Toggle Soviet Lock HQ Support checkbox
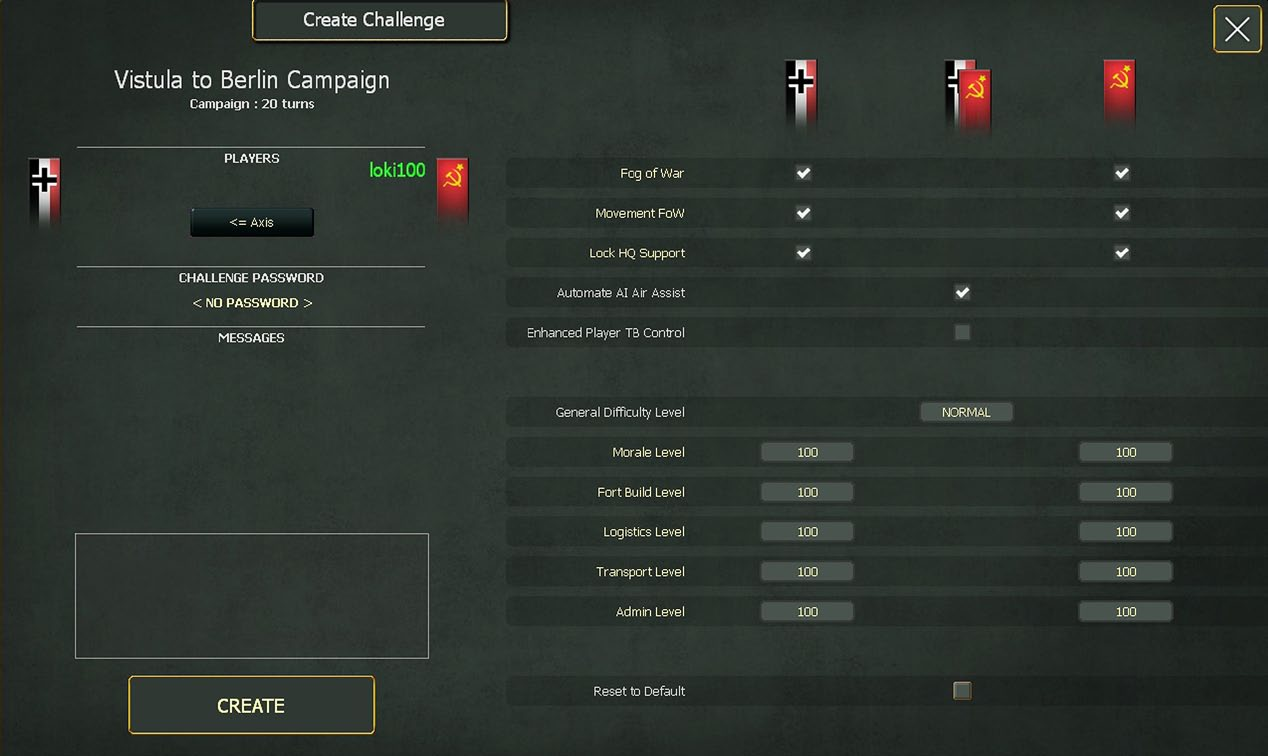This screenshot has height=756, width=1268. [x=1122, y=253]
